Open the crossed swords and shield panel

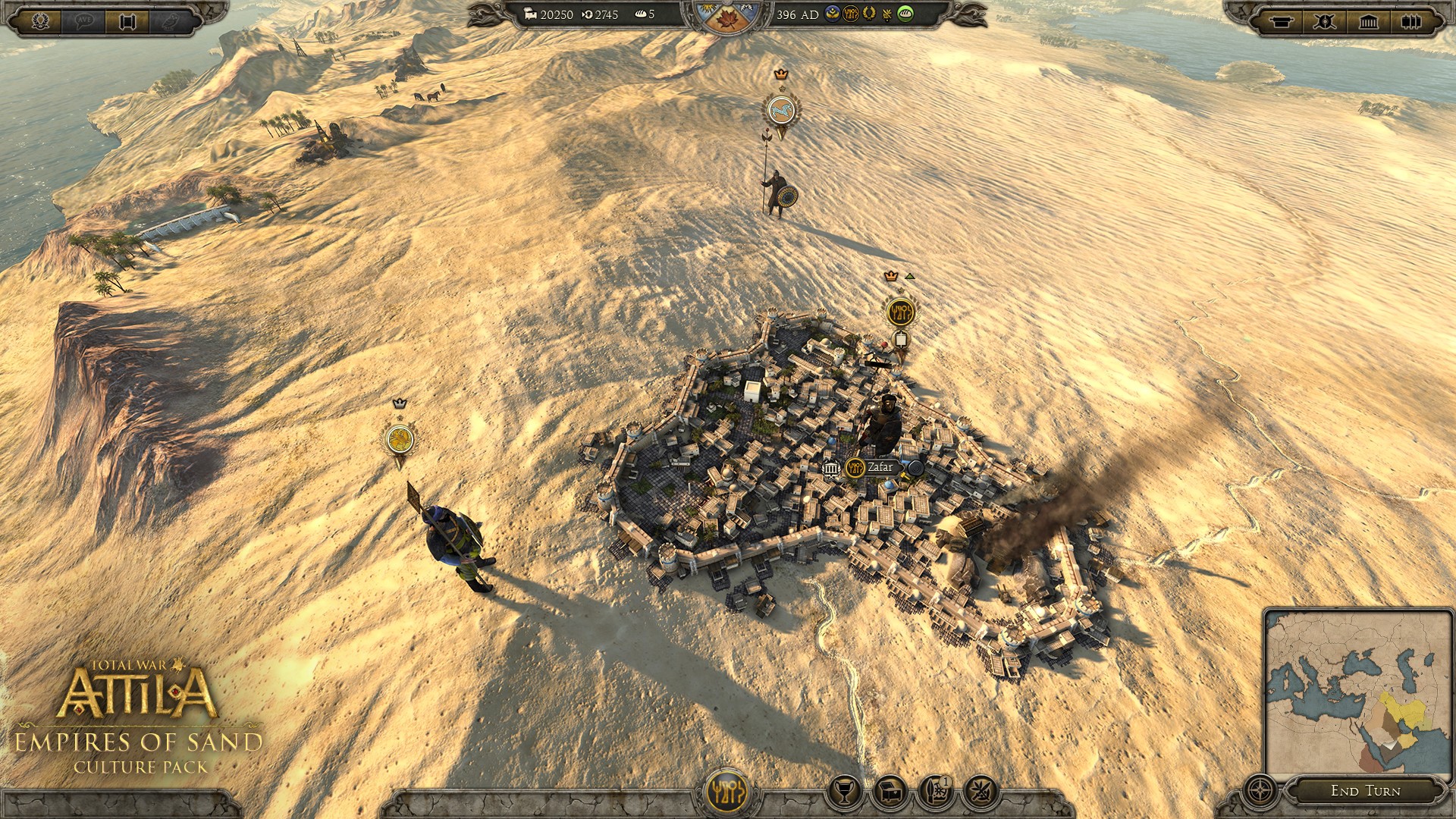[1324, 21]
